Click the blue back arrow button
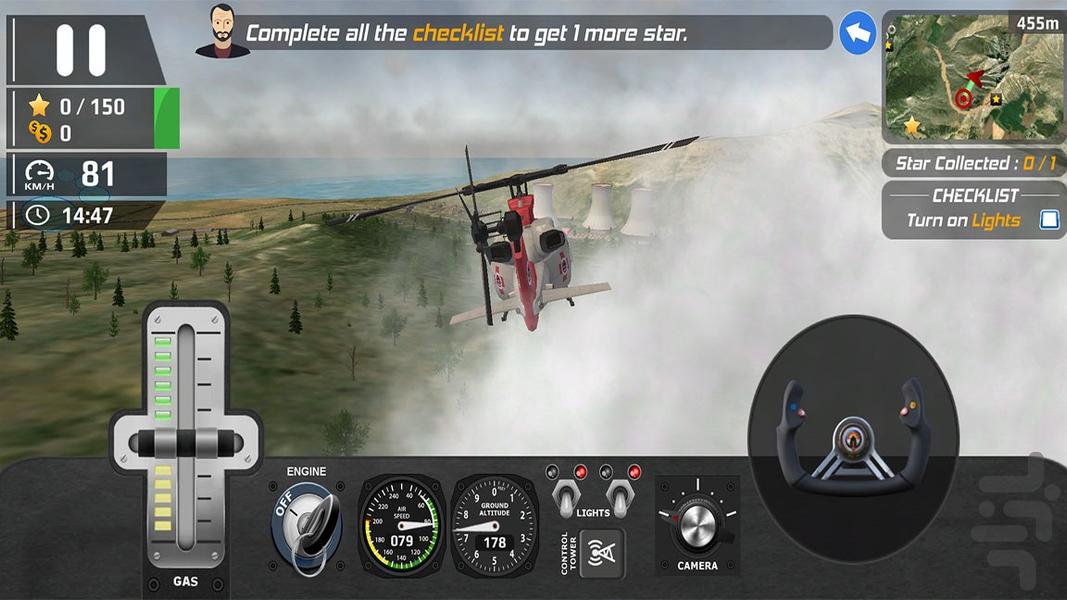This screenshot has height=600, width=1067. 857,33
